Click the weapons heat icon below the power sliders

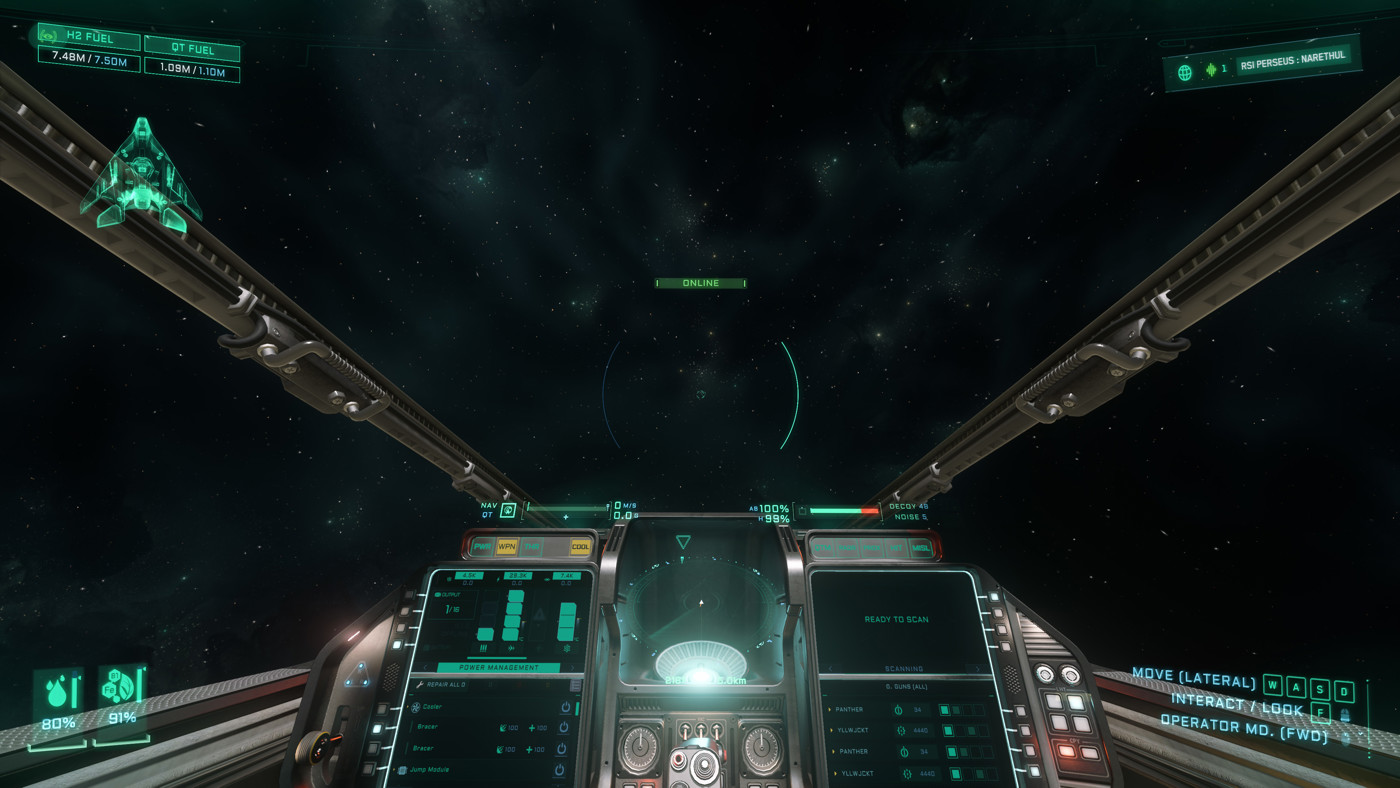point(484,648)
